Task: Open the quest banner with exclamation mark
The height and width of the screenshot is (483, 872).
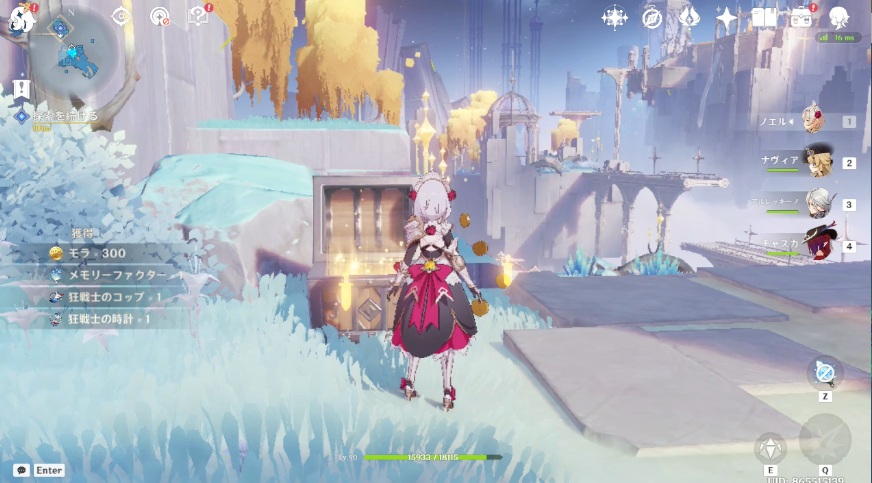Action: (x=22, y=90)
